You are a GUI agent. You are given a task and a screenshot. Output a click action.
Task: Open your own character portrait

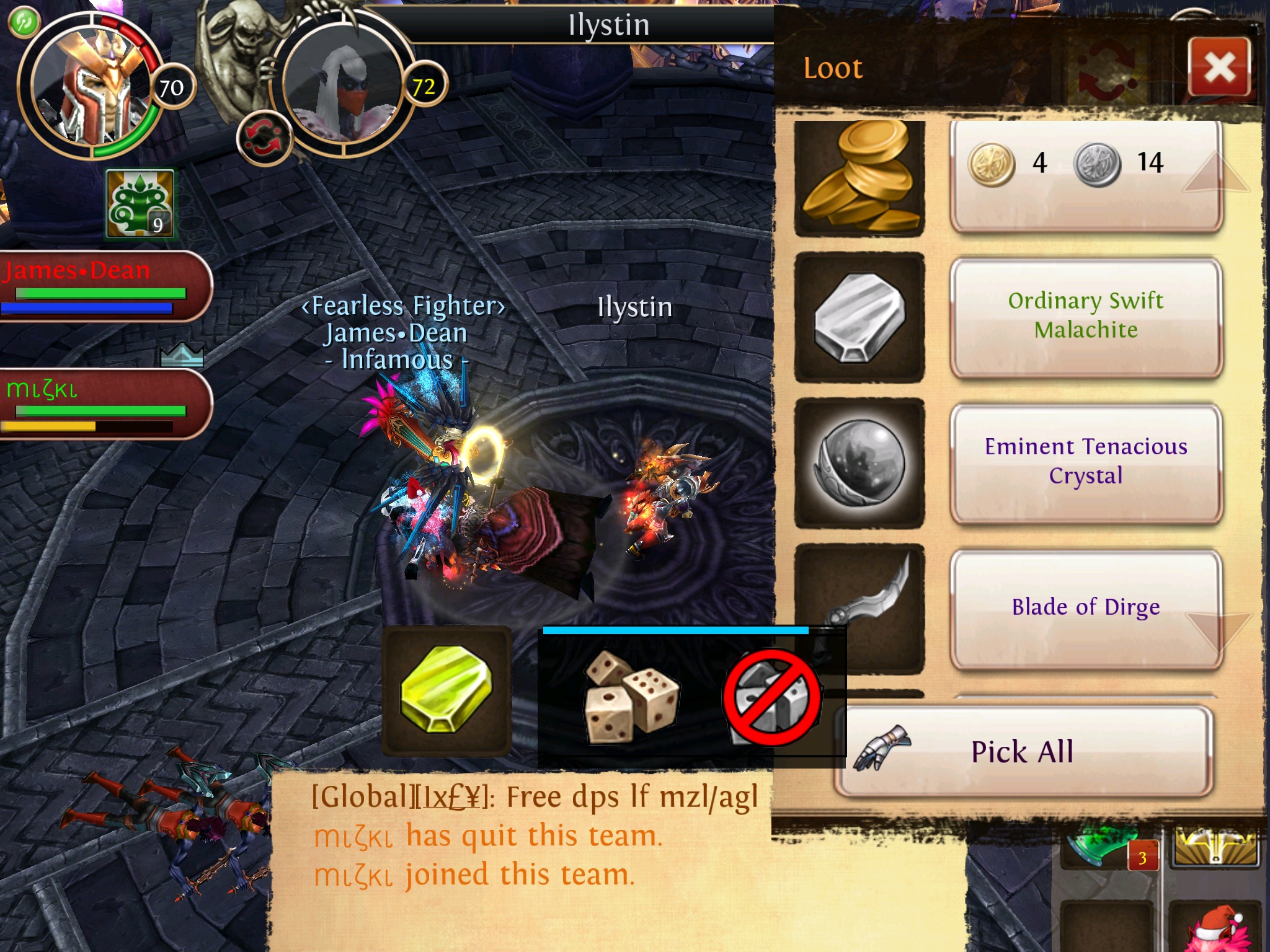pos(92,85)
